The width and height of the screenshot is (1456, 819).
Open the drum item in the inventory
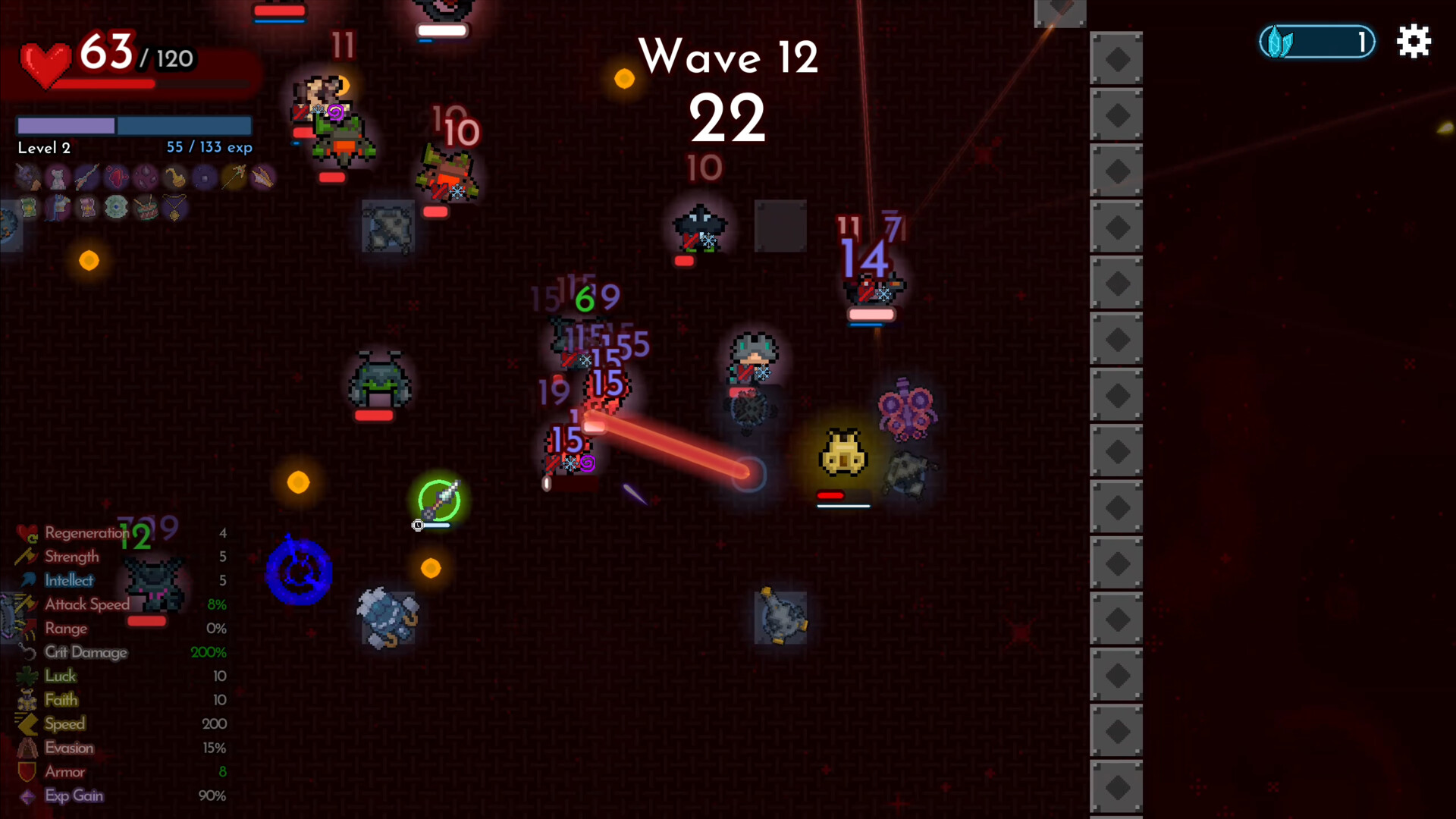[146, 207]
